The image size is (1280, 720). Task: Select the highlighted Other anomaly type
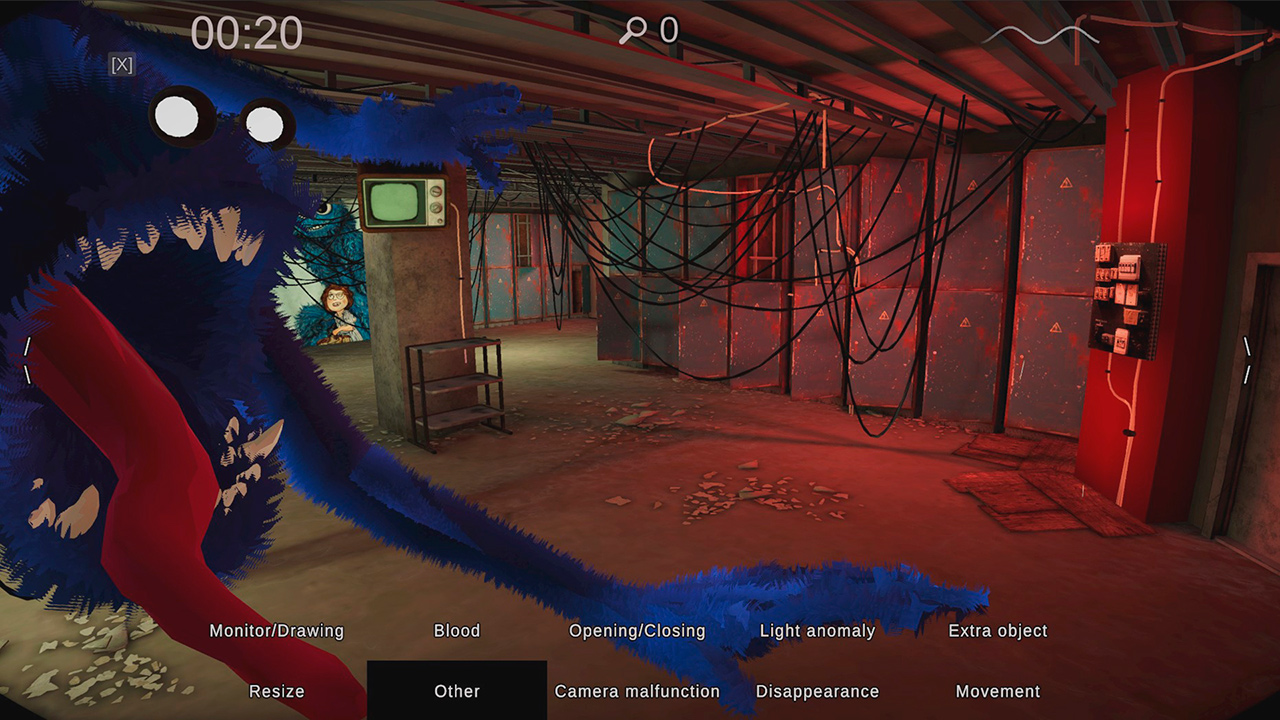(x=456, y=690)
